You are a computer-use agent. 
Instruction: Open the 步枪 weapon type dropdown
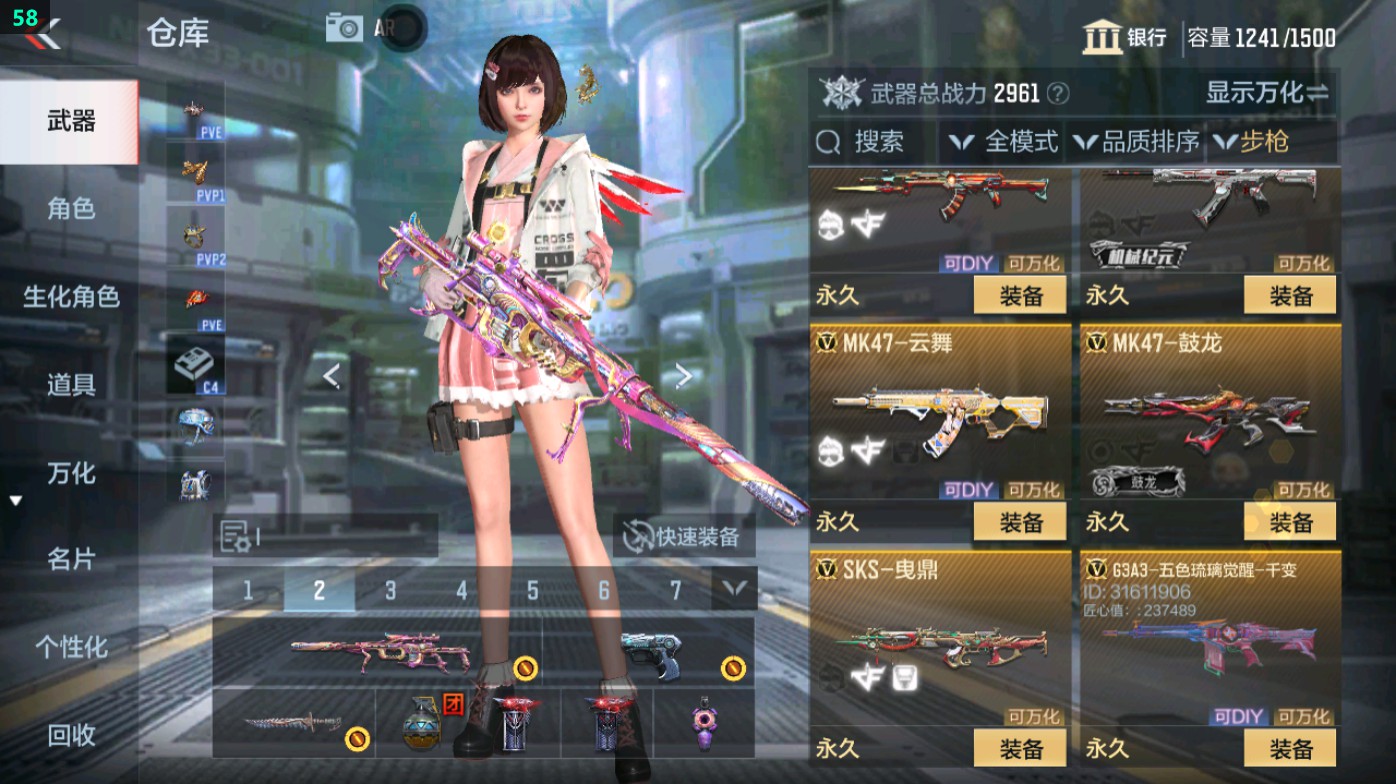pos(1257,142)
